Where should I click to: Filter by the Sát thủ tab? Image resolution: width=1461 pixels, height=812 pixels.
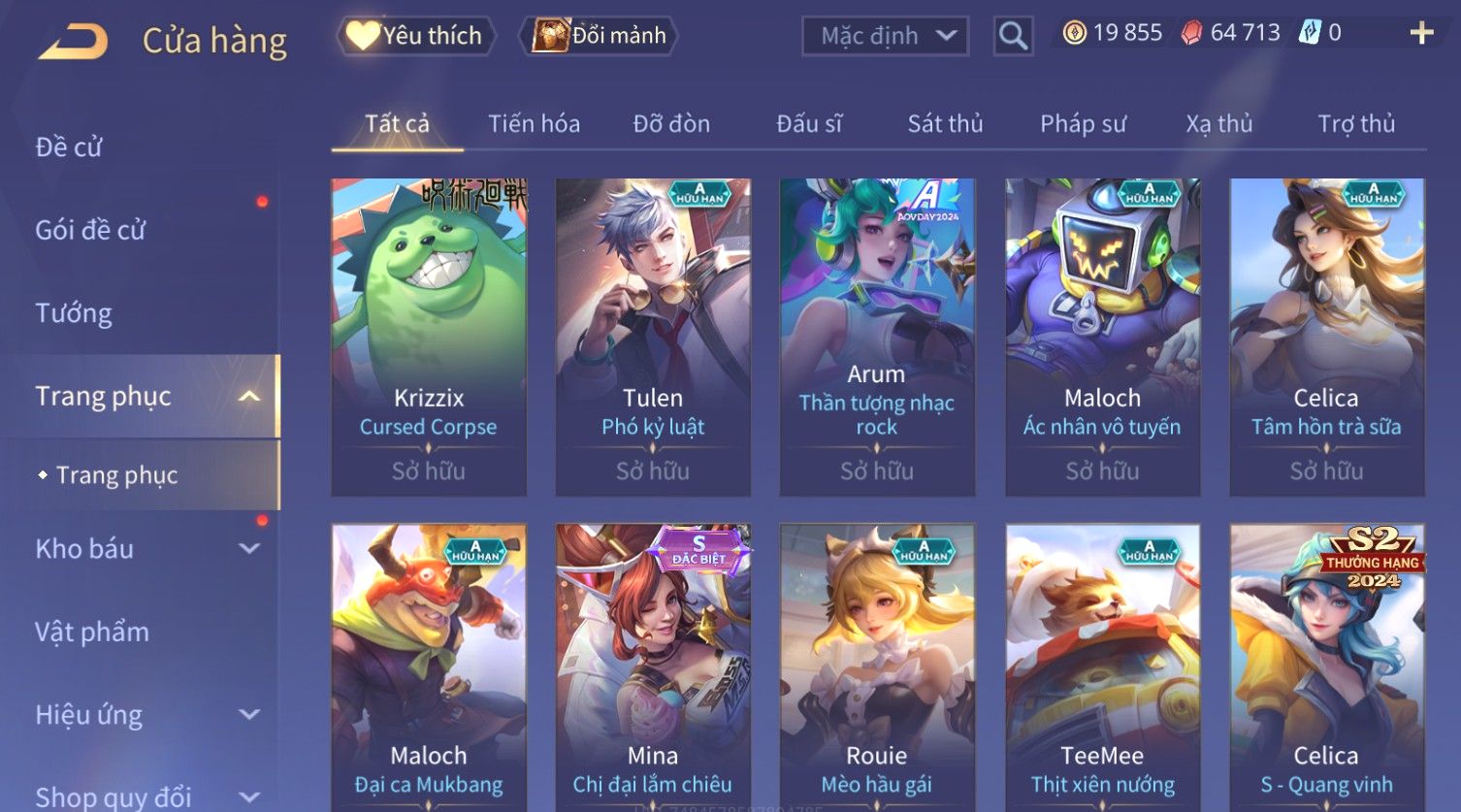click(945, 124)
